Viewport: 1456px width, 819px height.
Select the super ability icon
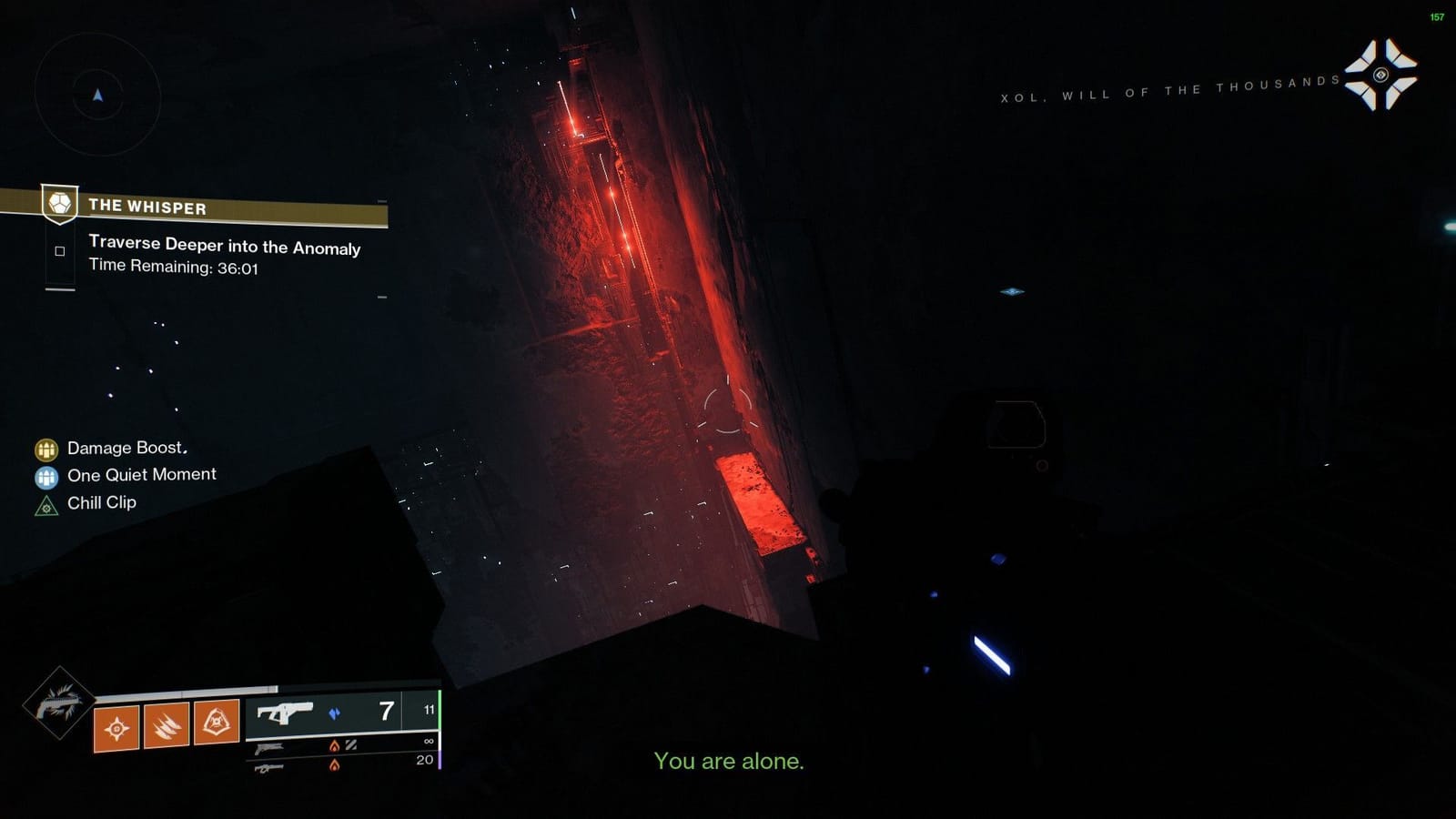pos(57,705)
